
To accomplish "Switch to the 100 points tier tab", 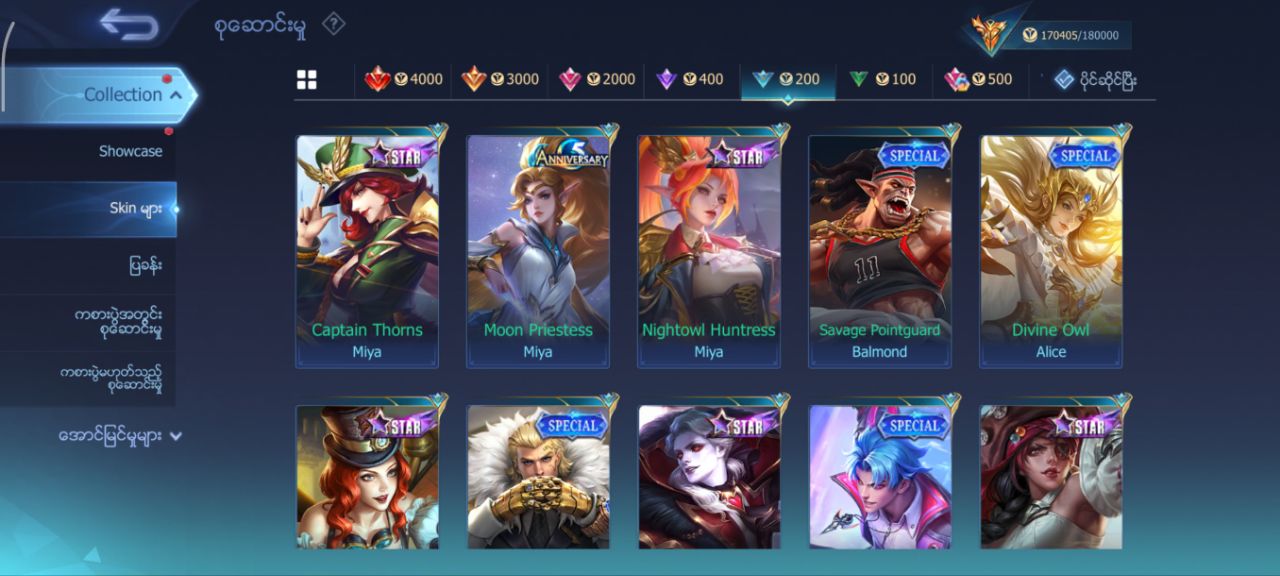I will (x=882, y=79).
